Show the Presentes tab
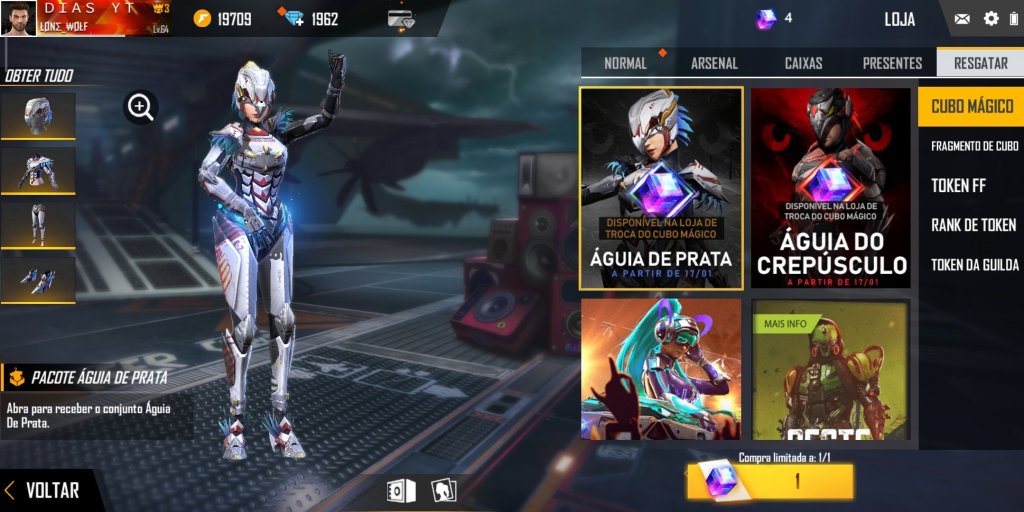The height and width of the screenshot is (512, 1024). coord(892,63)
